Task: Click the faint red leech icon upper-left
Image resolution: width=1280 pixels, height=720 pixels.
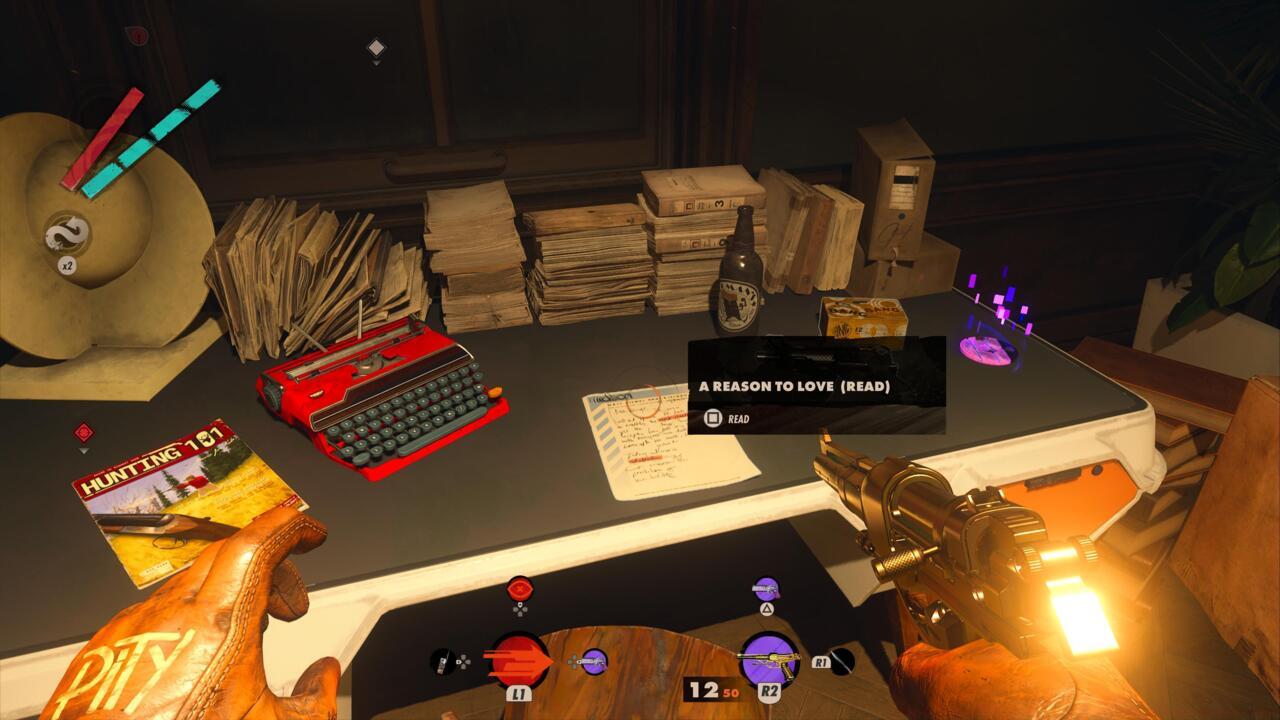Action: pos(135,35)
